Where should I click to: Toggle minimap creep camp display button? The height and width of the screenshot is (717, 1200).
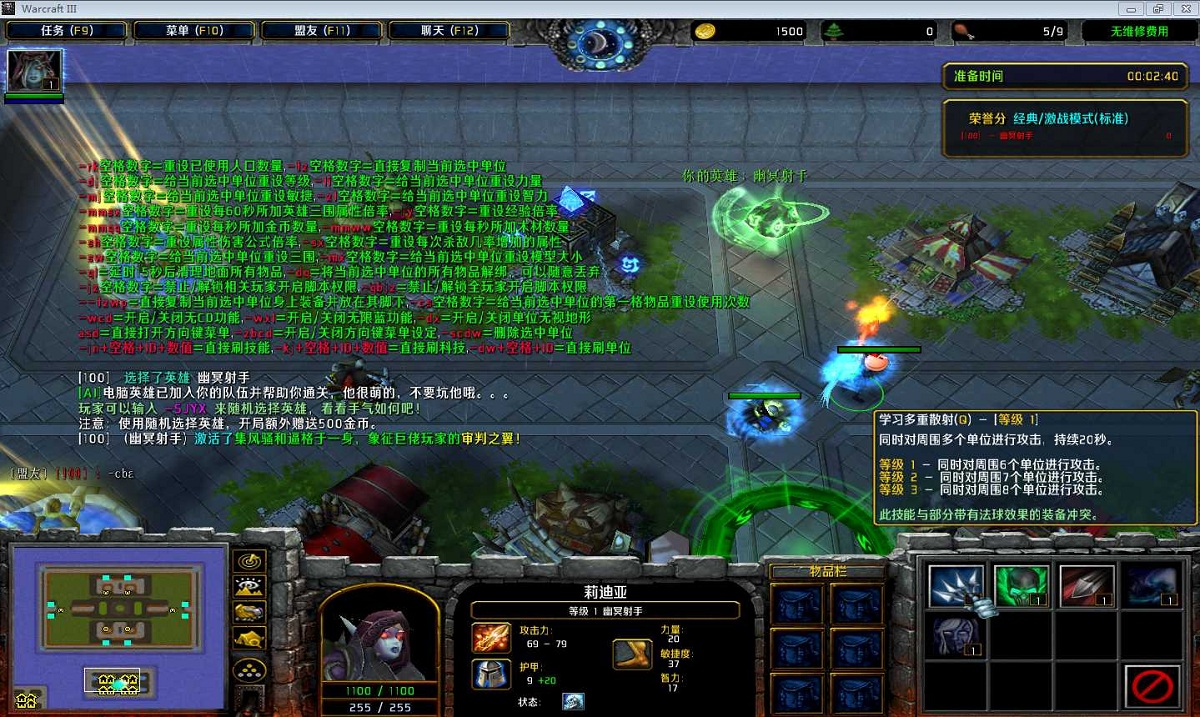pyautogui.click(x=249, y=638)
